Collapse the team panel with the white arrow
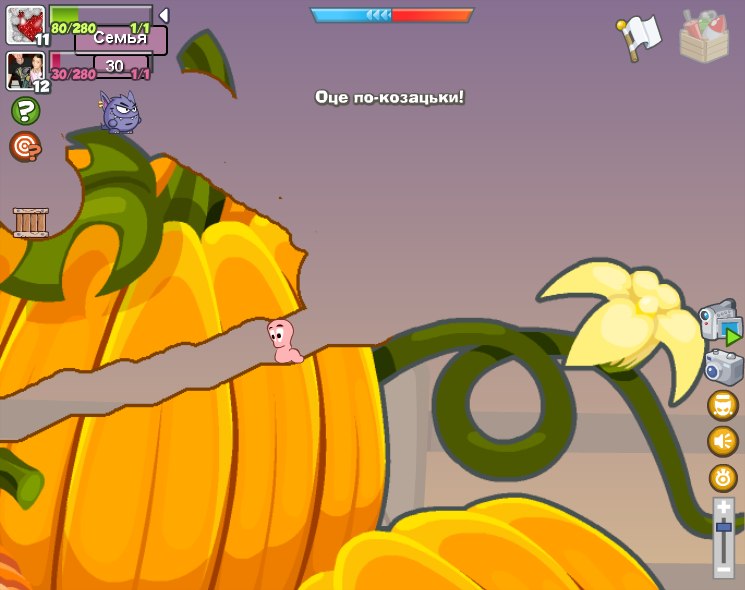The height and width of the screenshot is (590, 745). coord(163,15)
